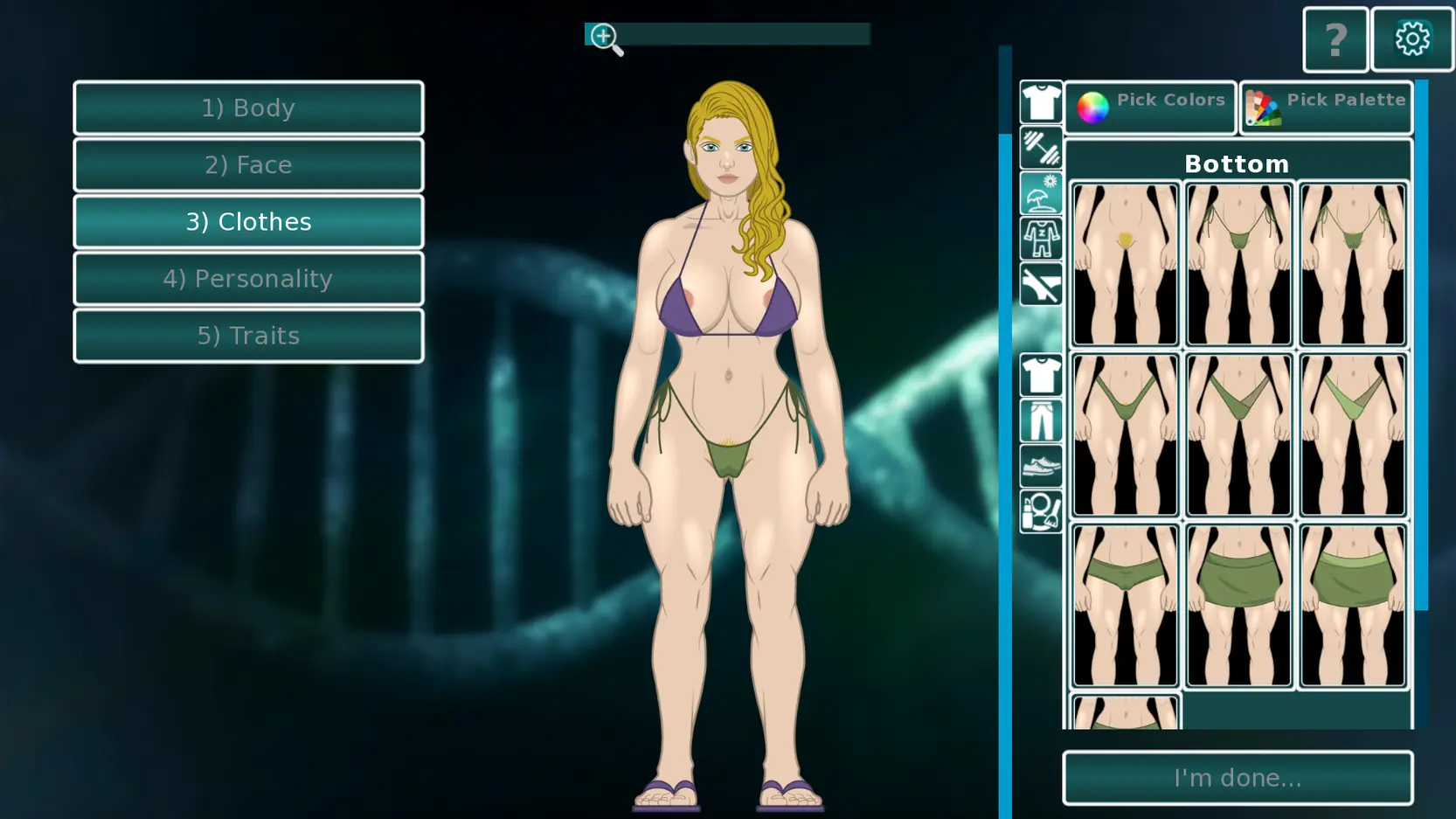
Task: Switch to the Pick Palette tab
Action: coord(1326,107)
